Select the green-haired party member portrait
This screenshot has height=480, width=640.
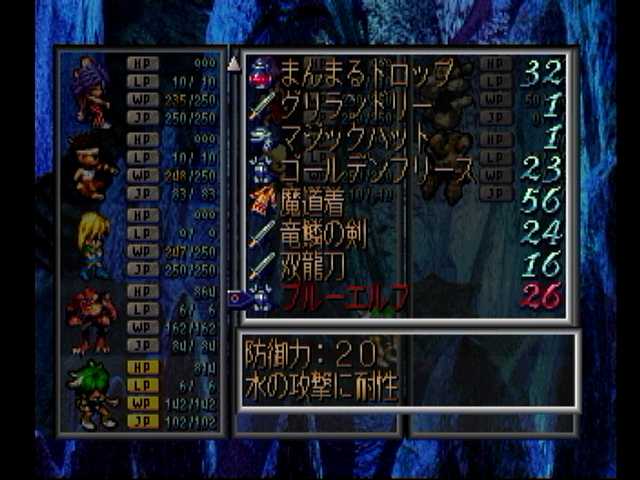coord(93,394)
